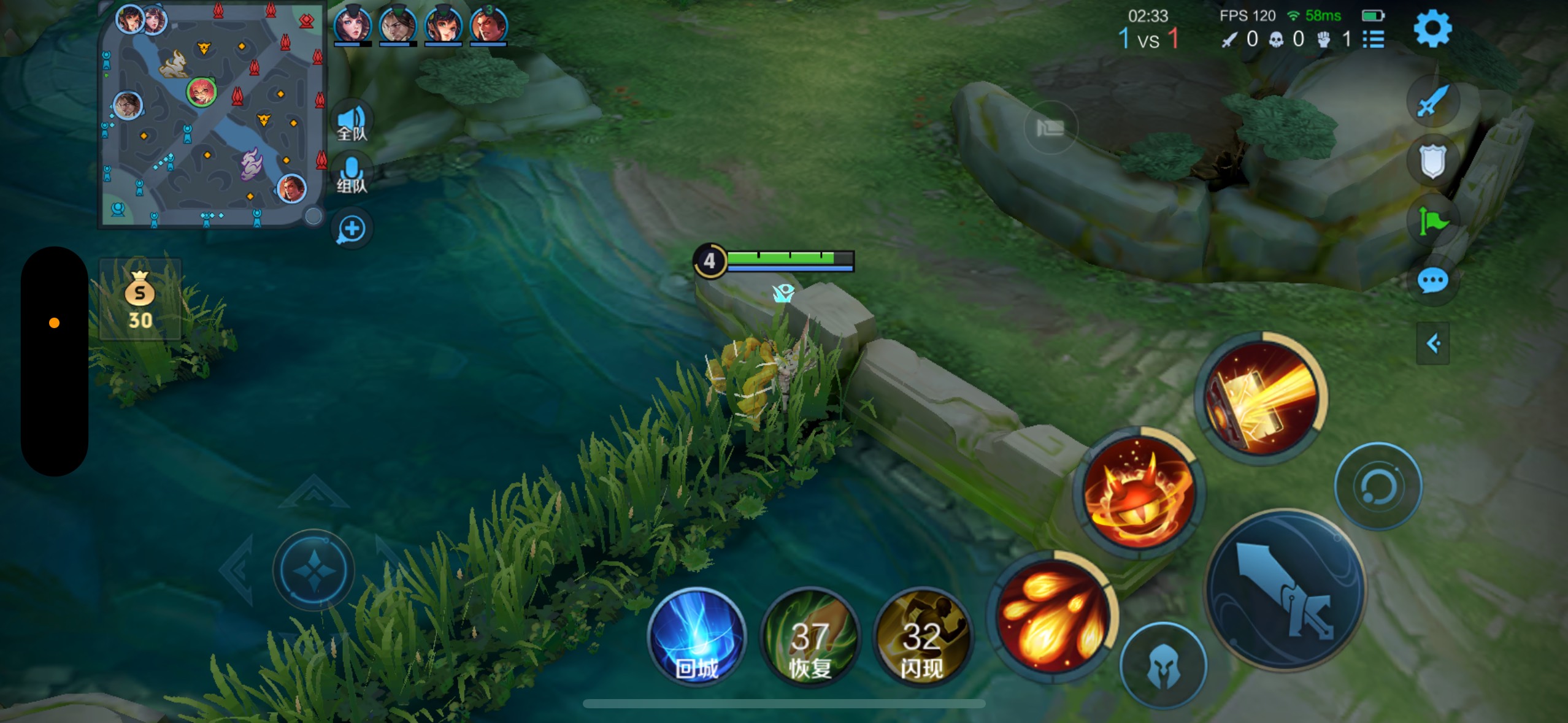Tap the circular-arrow button above the attack

pyautogui.click(x=1378, y=486)
